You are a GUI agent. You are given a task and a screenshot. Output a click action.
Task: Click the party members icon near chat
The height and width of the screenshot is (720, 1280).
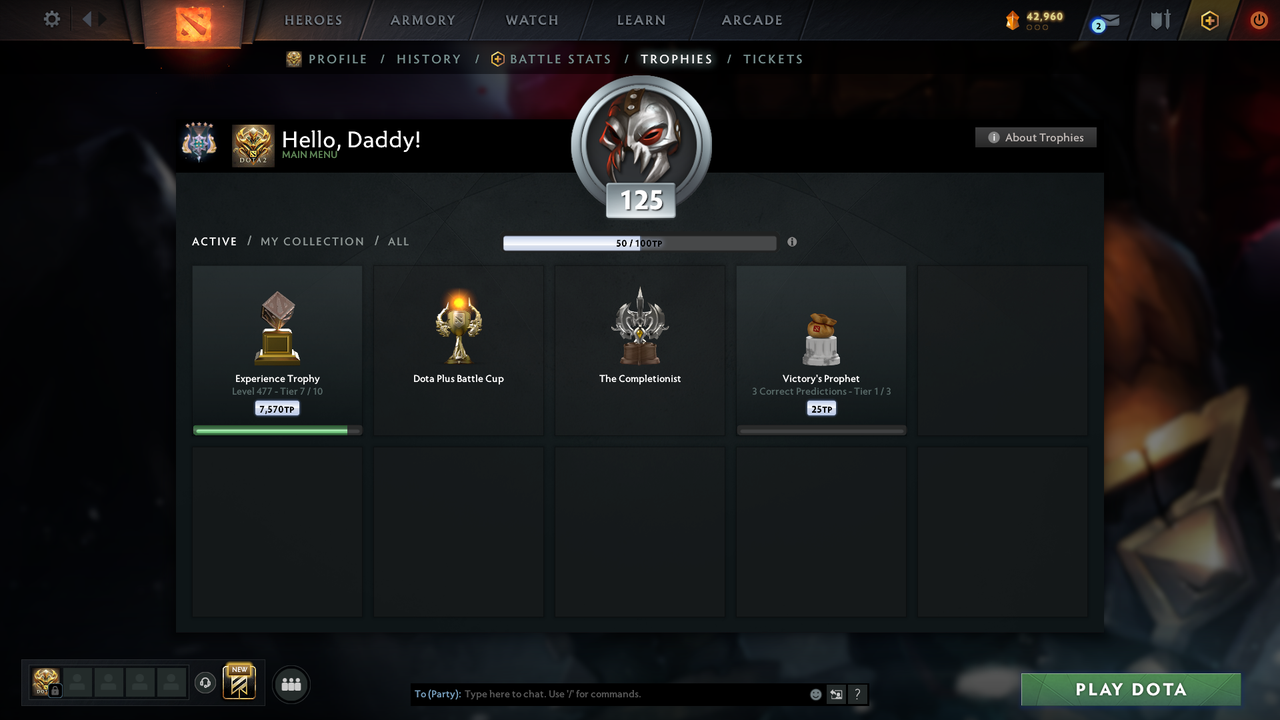(290, 684)
